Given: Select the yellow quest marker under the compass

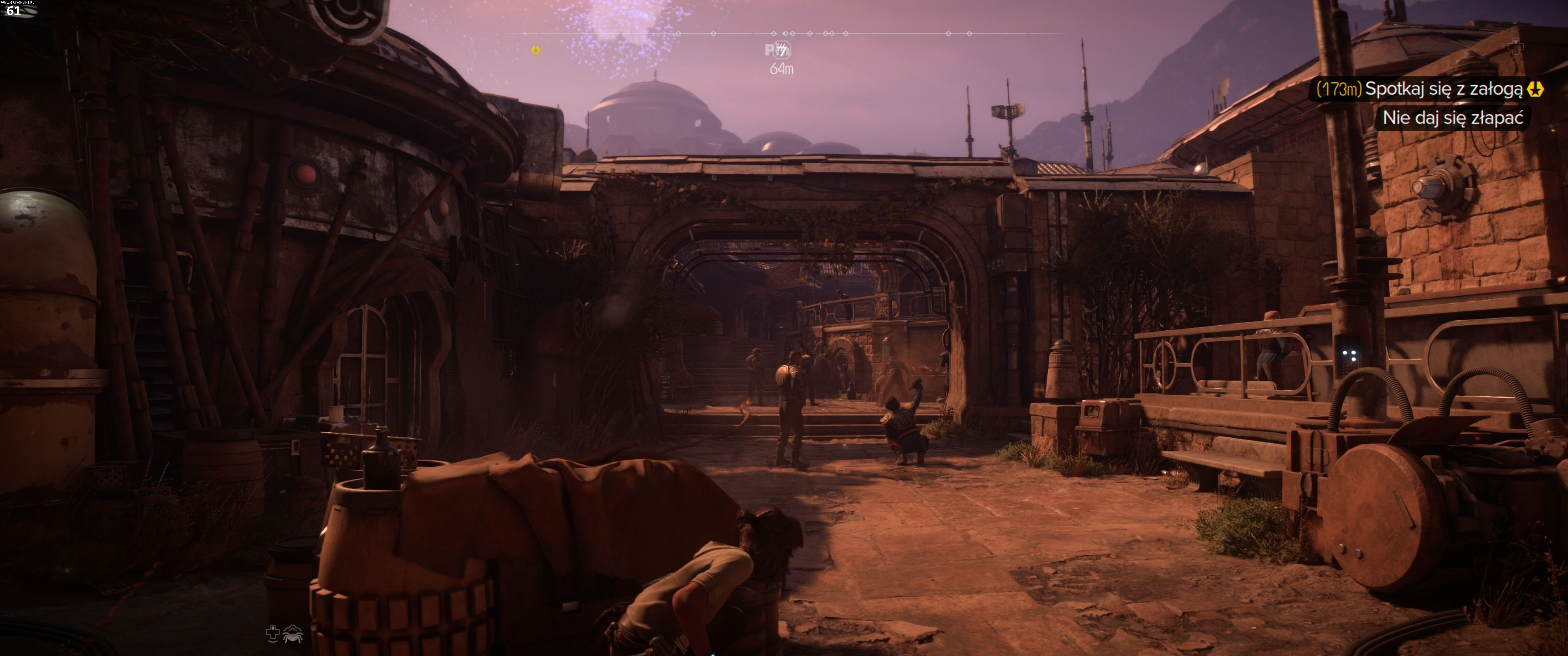Looking at the screenshot, I should point(536,50).
